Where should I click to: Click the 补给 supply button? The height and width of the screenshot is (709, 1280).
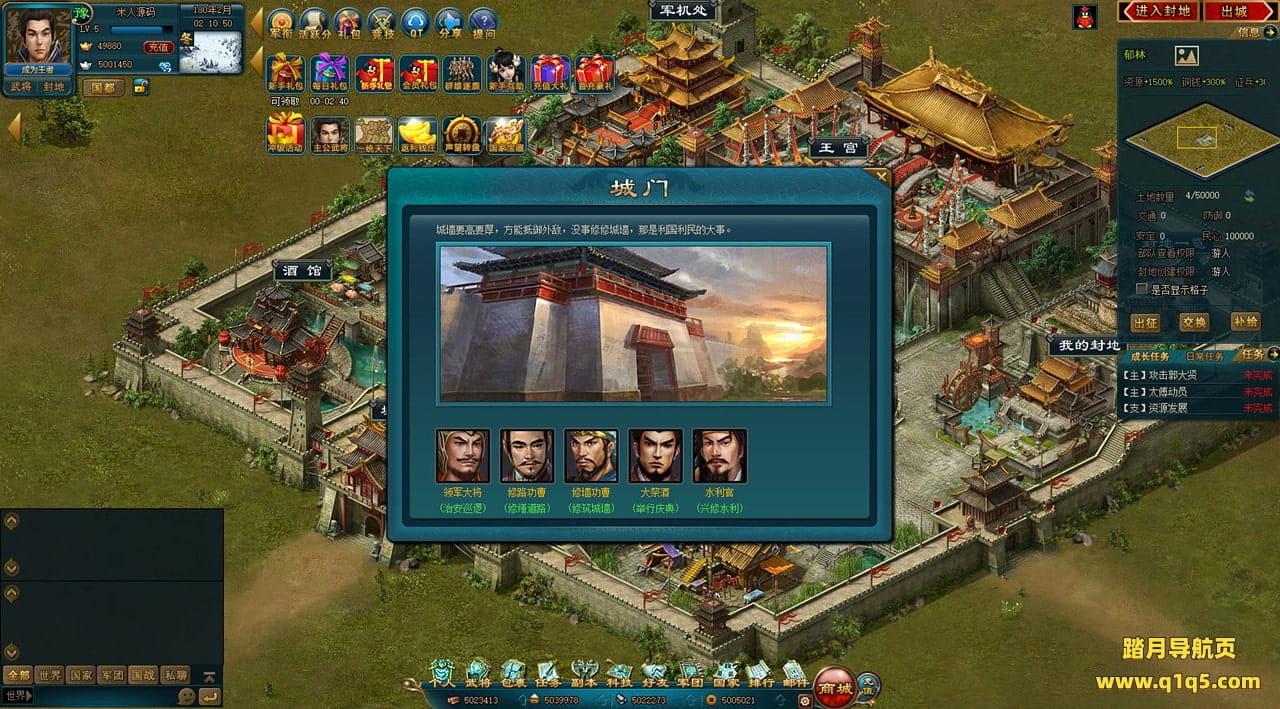[1245, 322]
